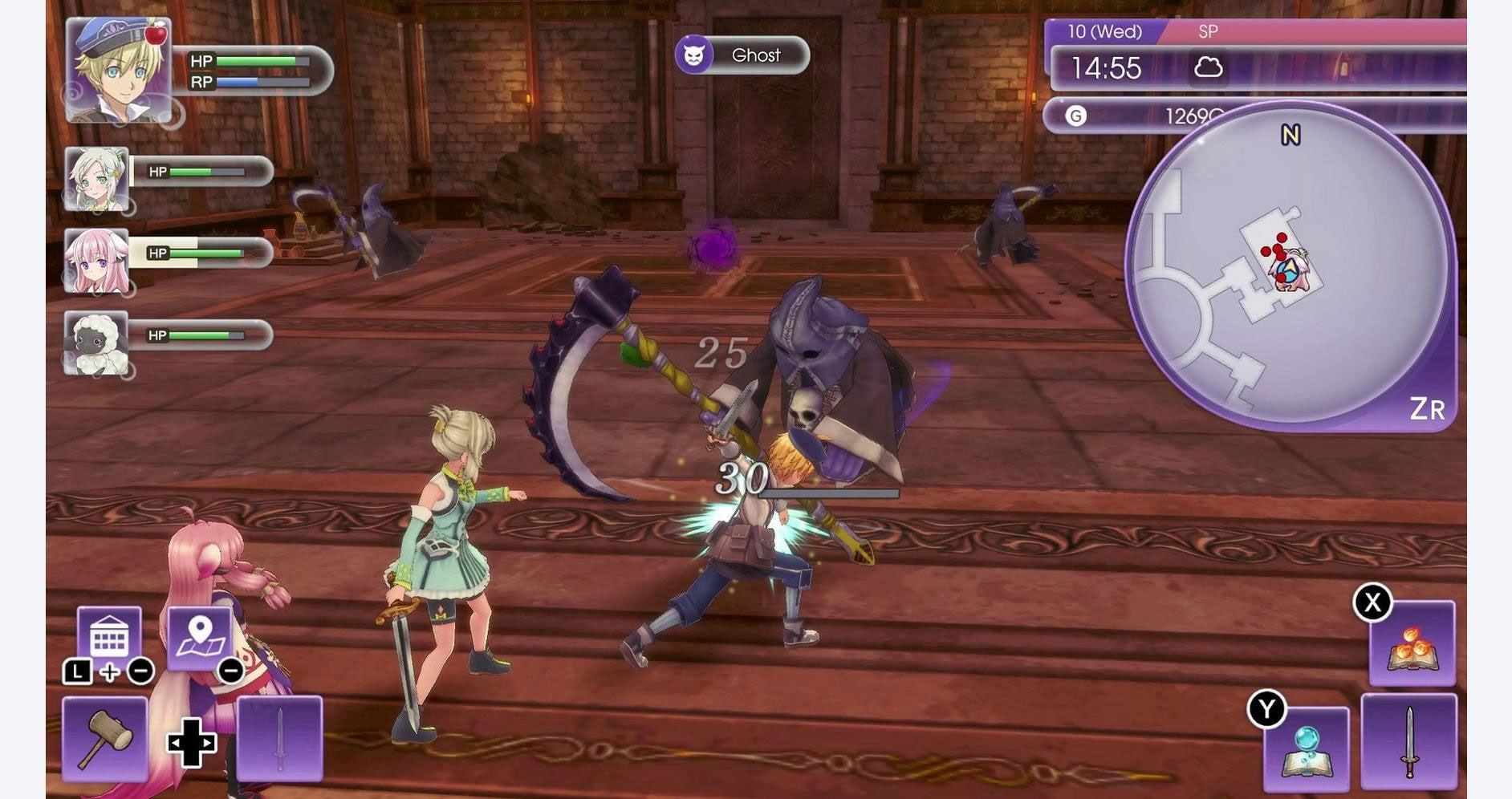1512x799 pixels.
Task: Select the hammer tool slot
Action: [x=105, y=739]
